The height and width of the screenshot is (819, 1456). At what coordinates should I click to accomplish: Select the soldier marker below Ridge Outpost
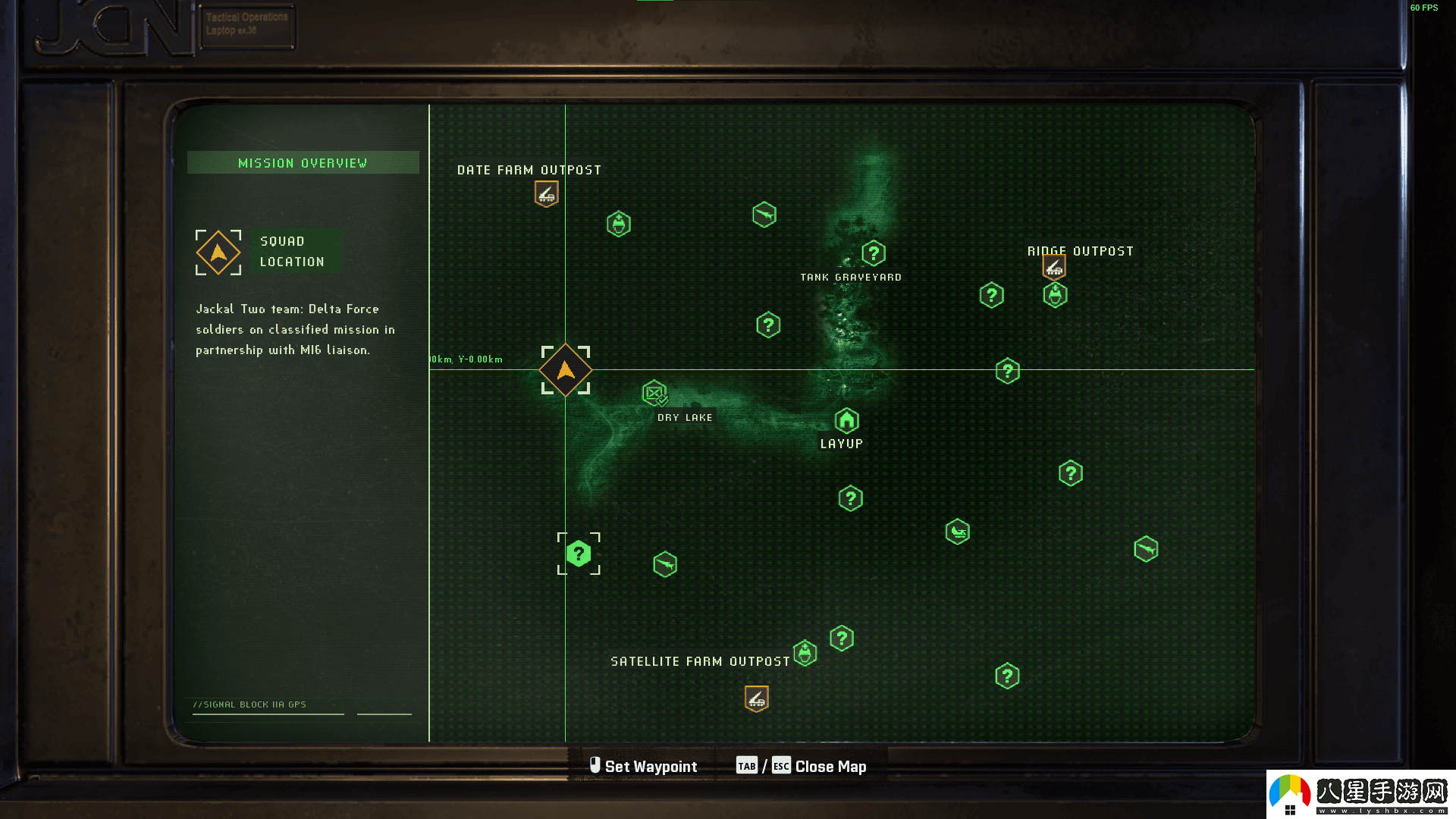coord(1055,295)
